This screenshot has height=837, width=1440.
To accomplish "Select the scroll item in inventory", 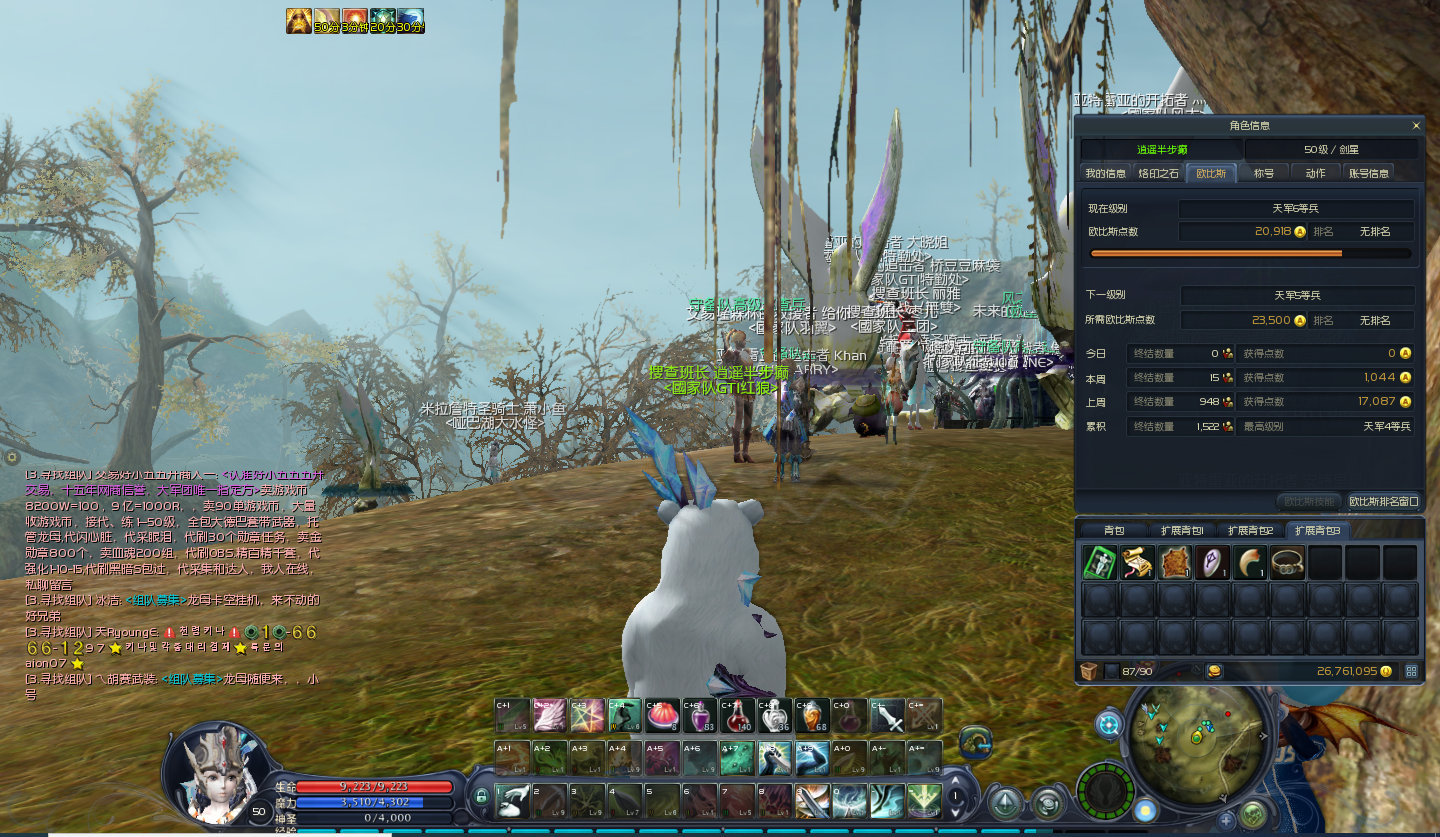I will [1137, 563].
